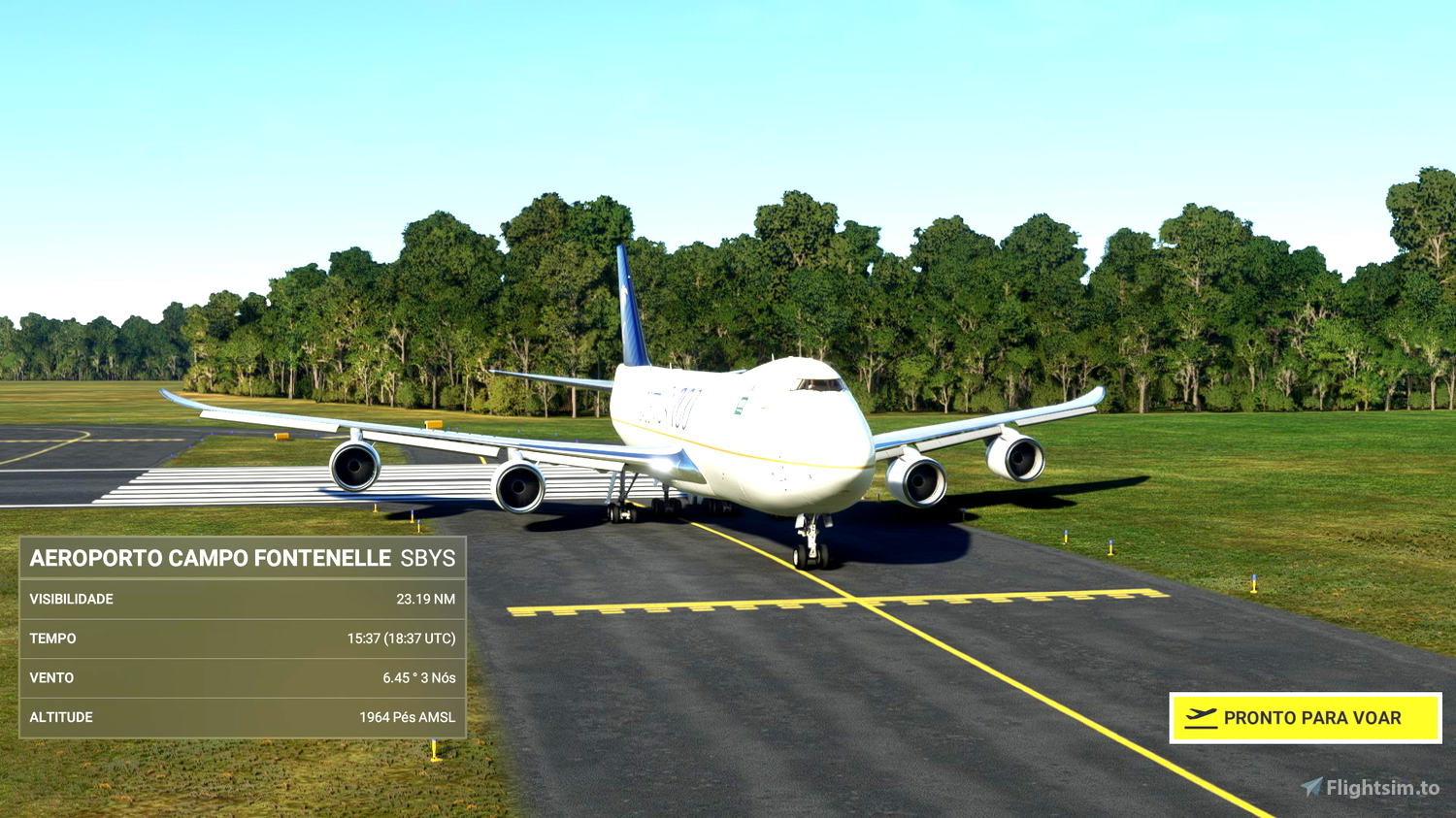
Task: Click the 15:37 (18:37 UTC) time value
Action: tap(402, 638)
